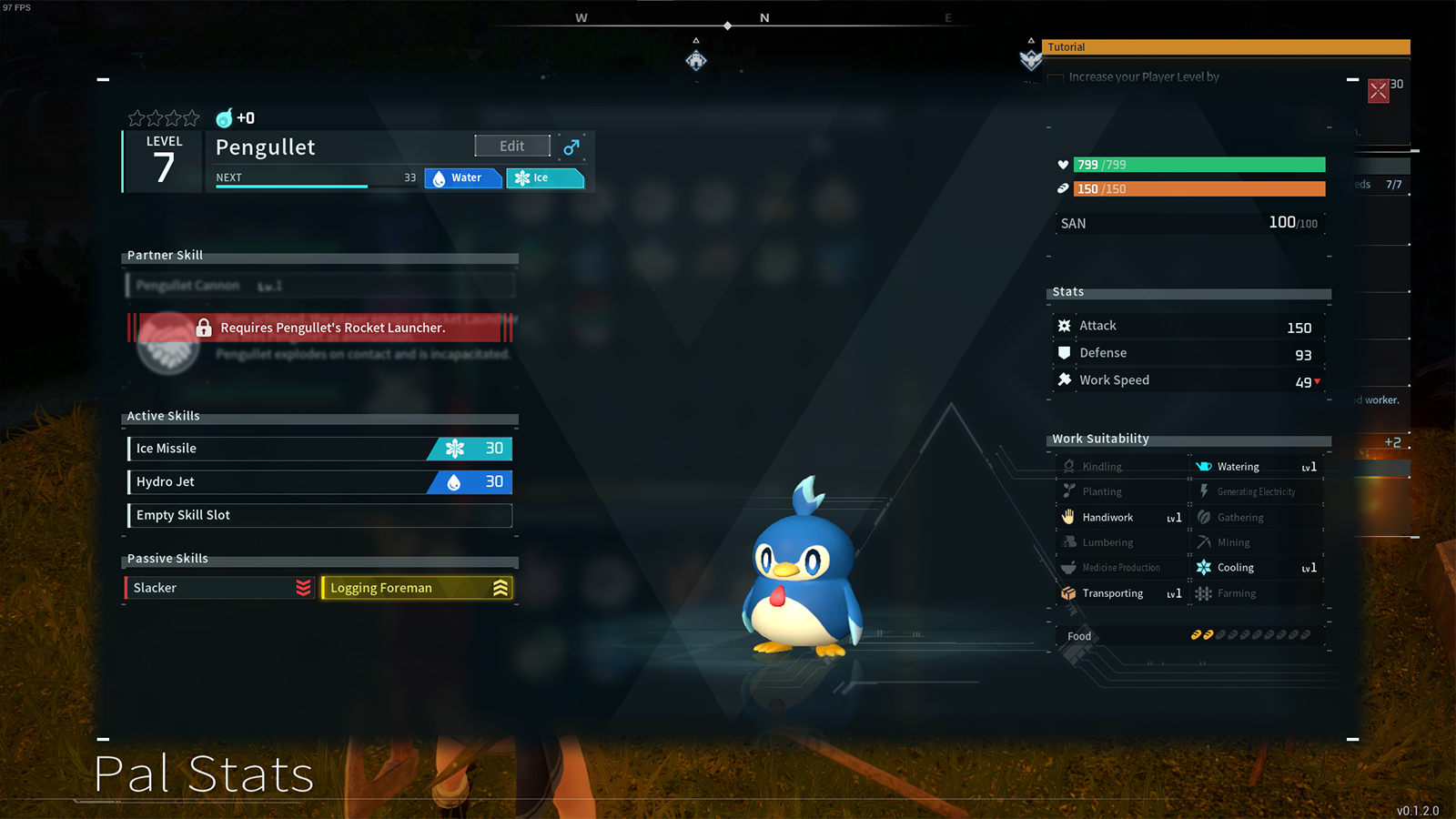The image size is (1456, 819).
Task: Click the Transporting box icon
Action: (1067, 592)
